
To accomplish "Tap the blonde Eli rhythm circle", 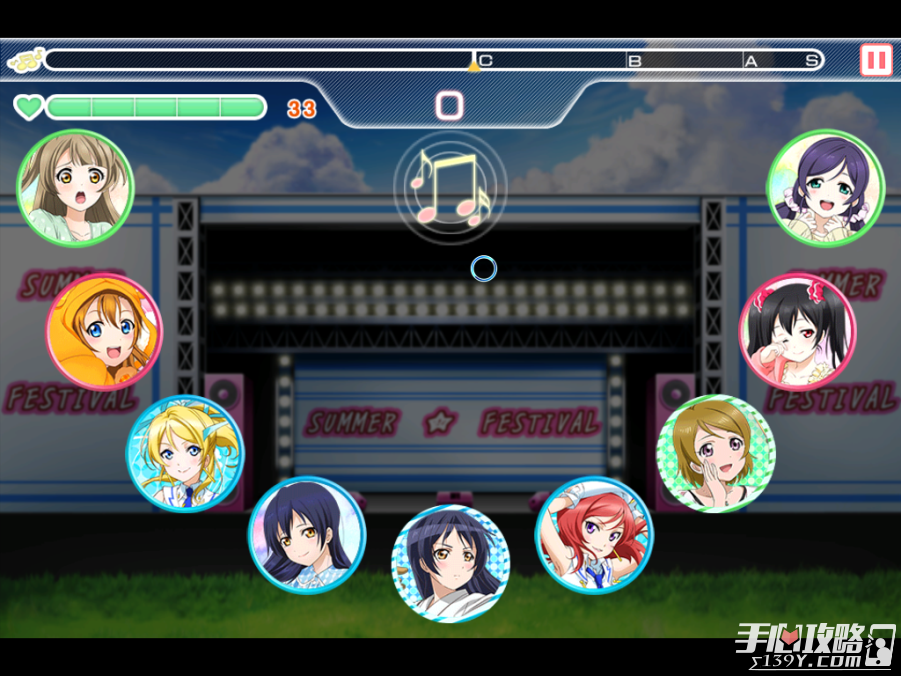I will (185, 453).
